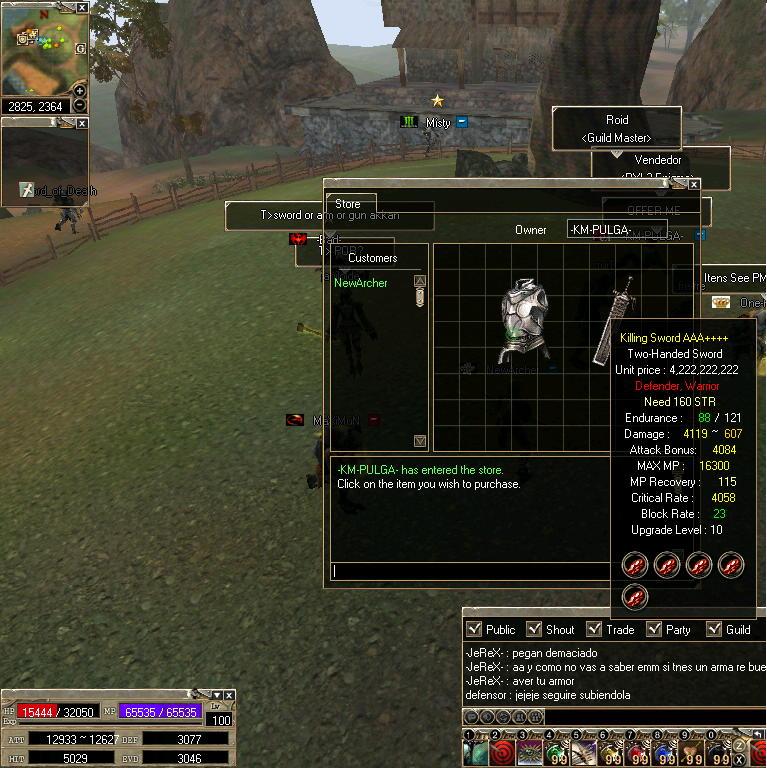
Task: Zoom out the minimap with minus button
Action: [80, 105]
